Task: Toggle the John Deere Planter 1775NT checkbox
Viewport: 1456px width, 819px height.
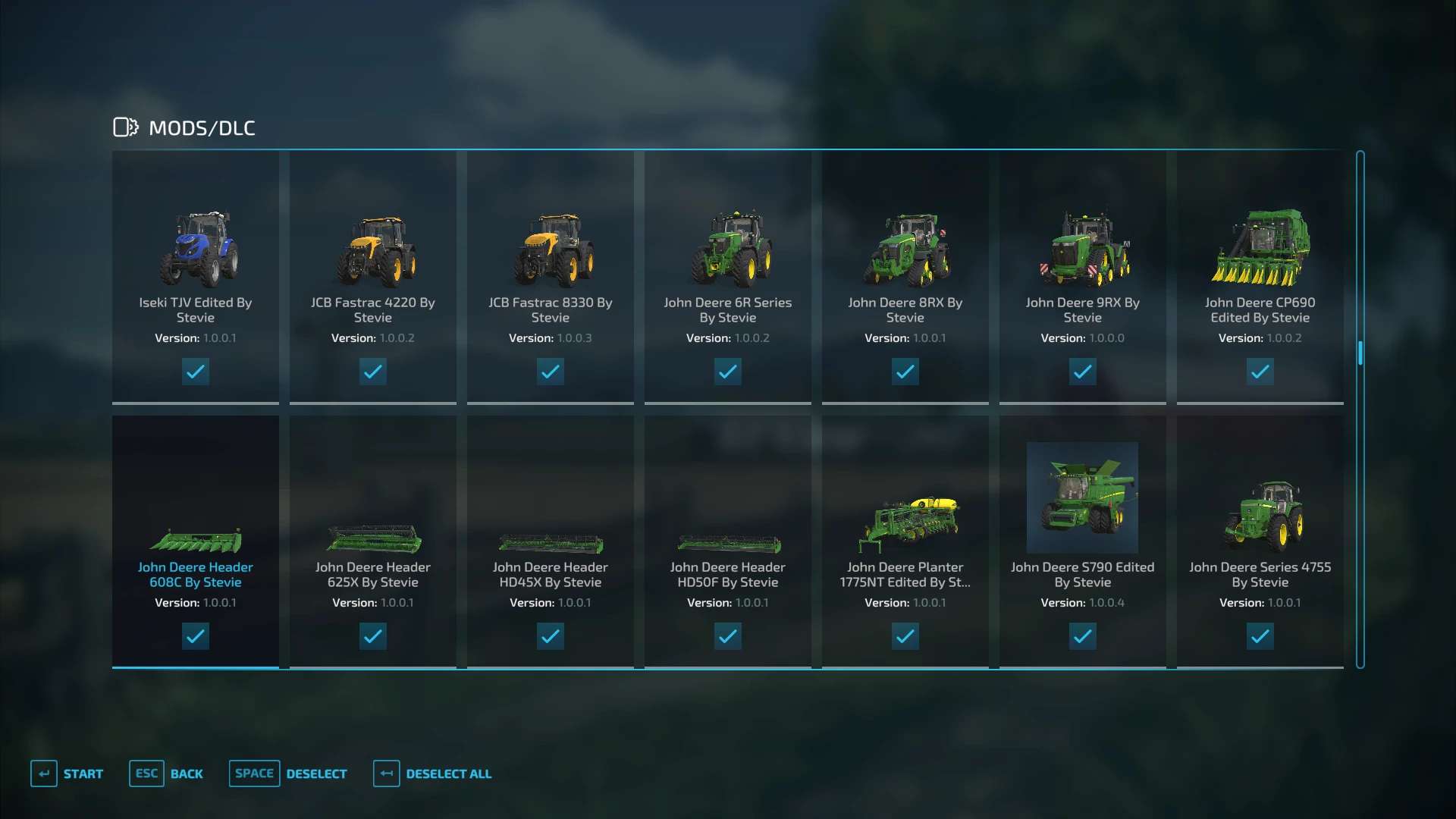Action: point(905,636)
